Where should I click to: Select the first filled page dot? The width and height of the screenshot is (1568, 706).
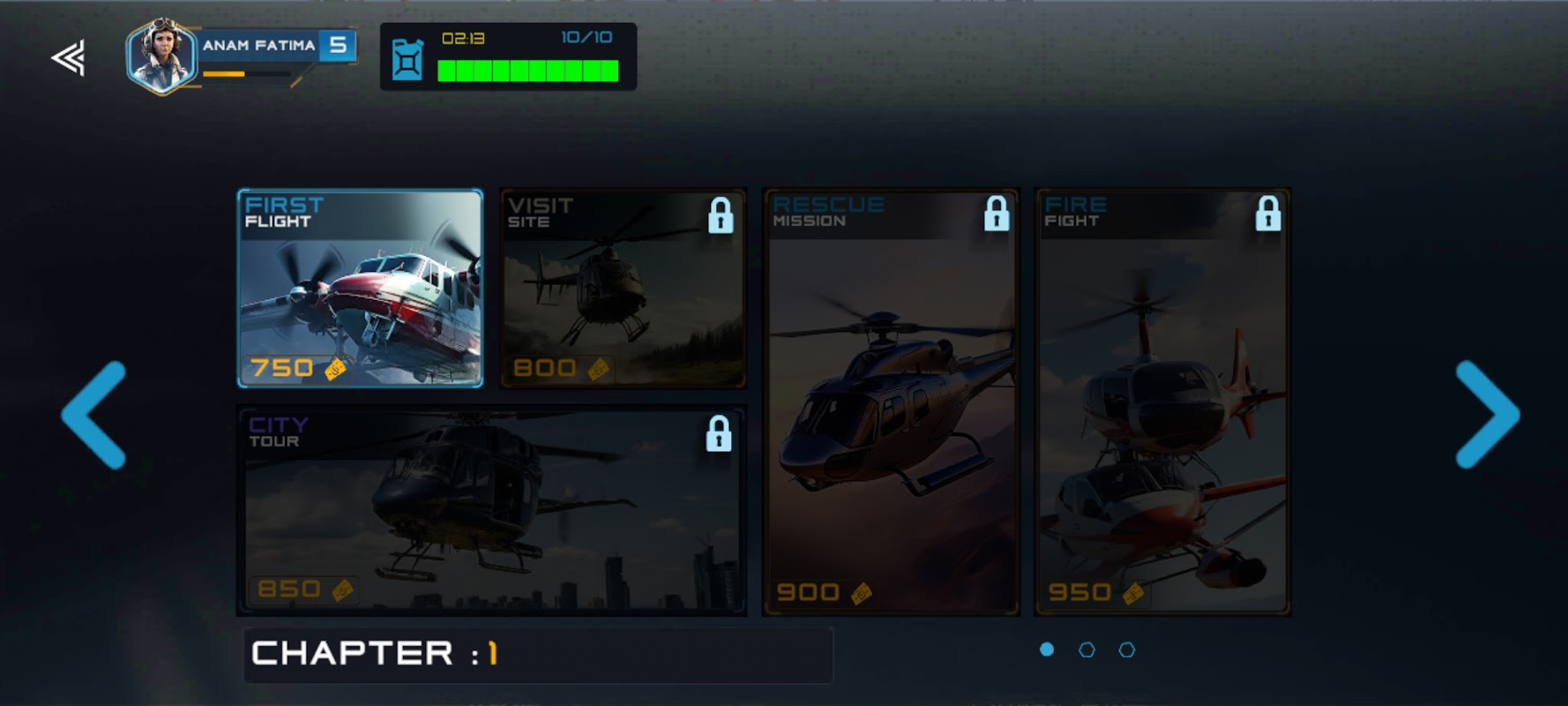coord(1047,650)
